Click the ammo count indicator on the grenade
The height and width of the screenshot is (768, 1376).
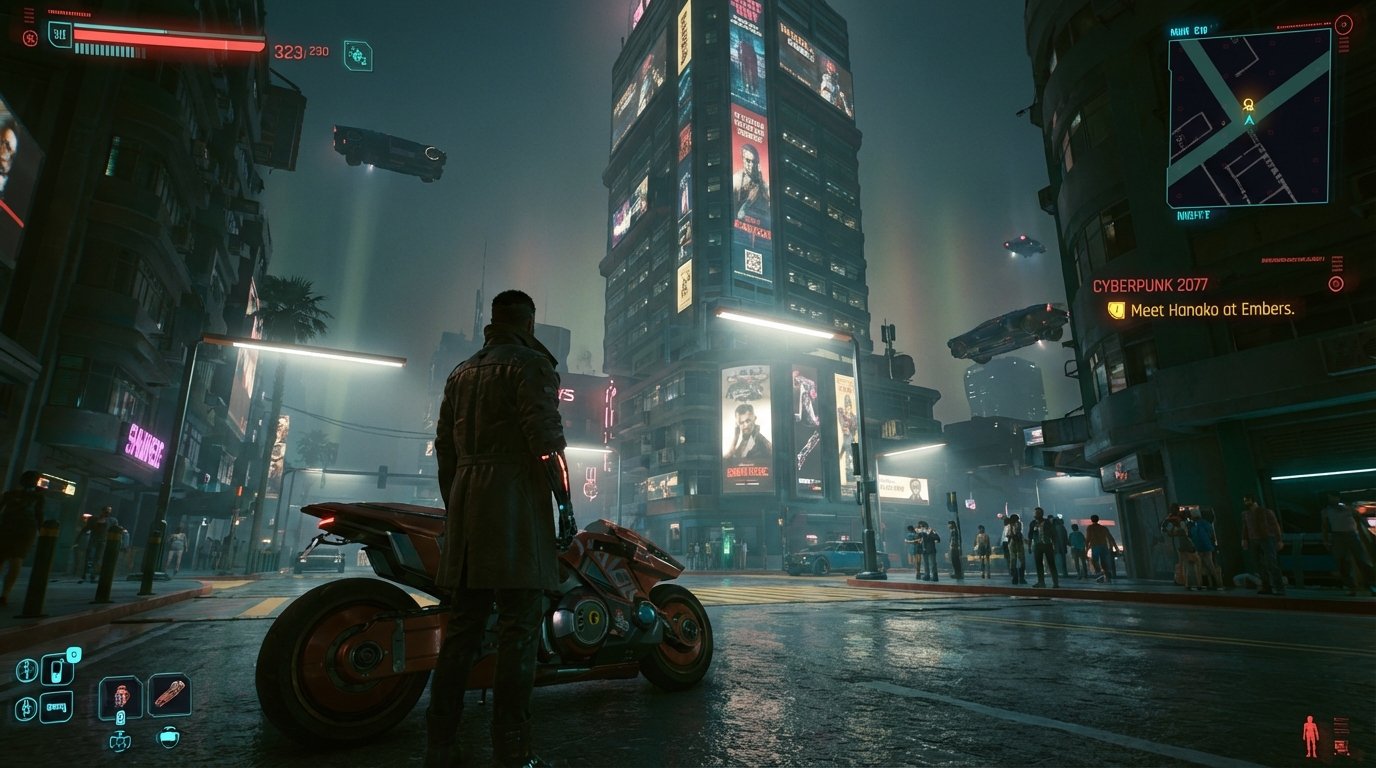tap(120, 718)
